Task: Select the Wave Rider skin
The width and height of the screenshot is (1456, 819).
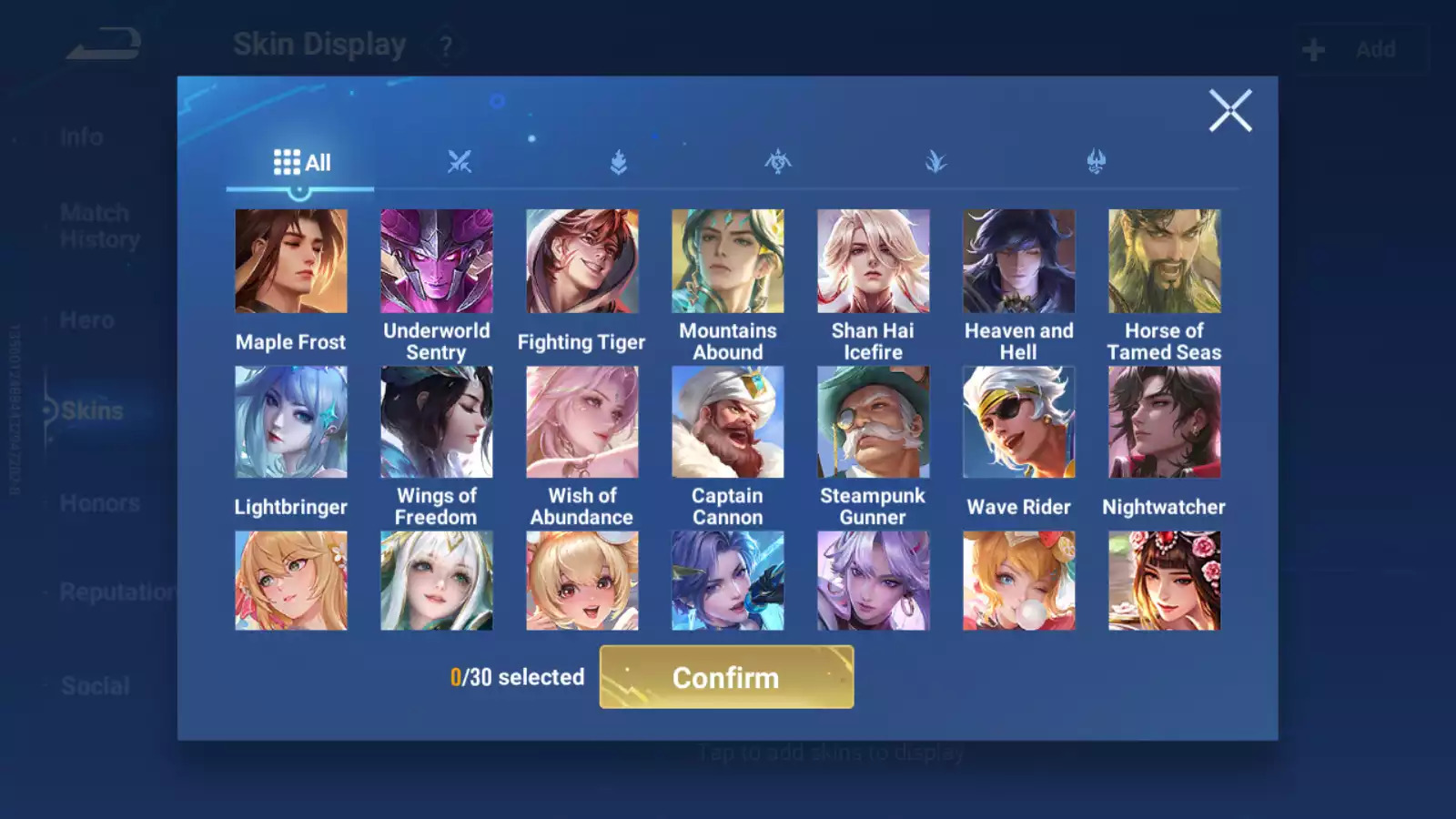Action: (1019, 422)
